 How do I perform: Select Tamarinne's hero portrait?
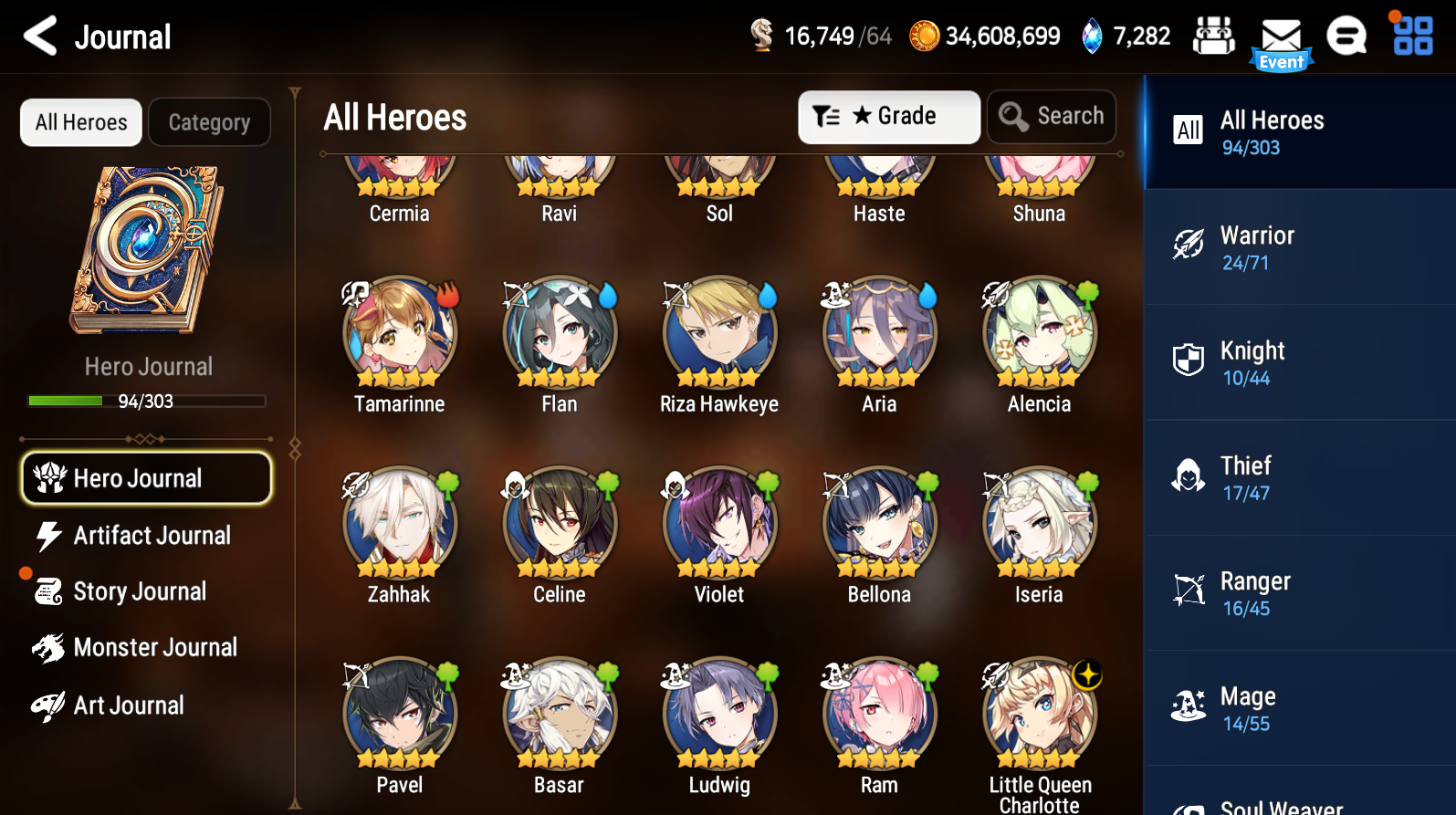coord(399,335)
